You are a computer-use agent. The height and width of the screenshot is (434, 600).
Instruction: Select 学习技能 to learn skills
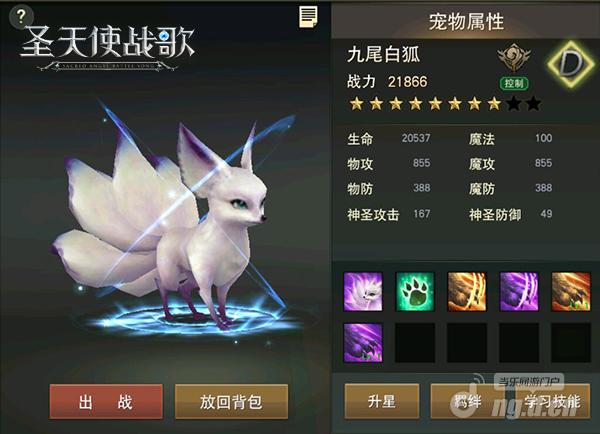(551, 401)
